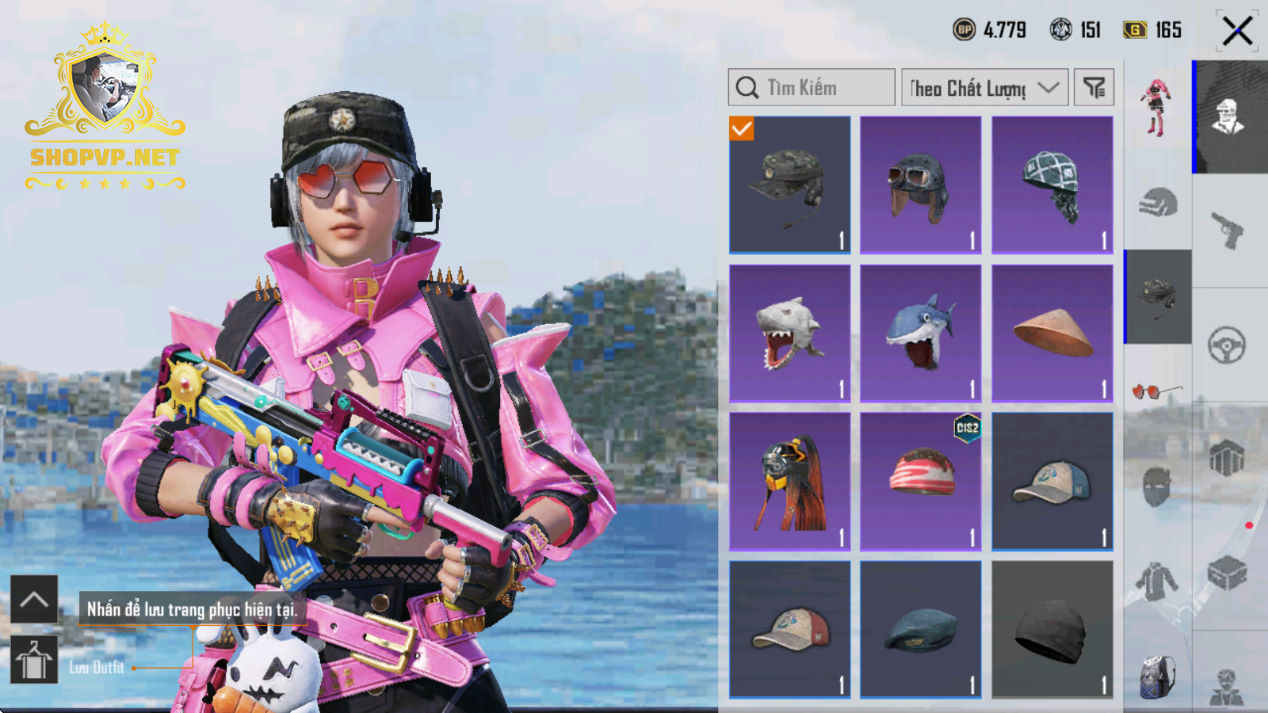Open the Theo Chất Lượng sort dropdown
This screenshot has height=713, width=1268.
click(984, 88)
